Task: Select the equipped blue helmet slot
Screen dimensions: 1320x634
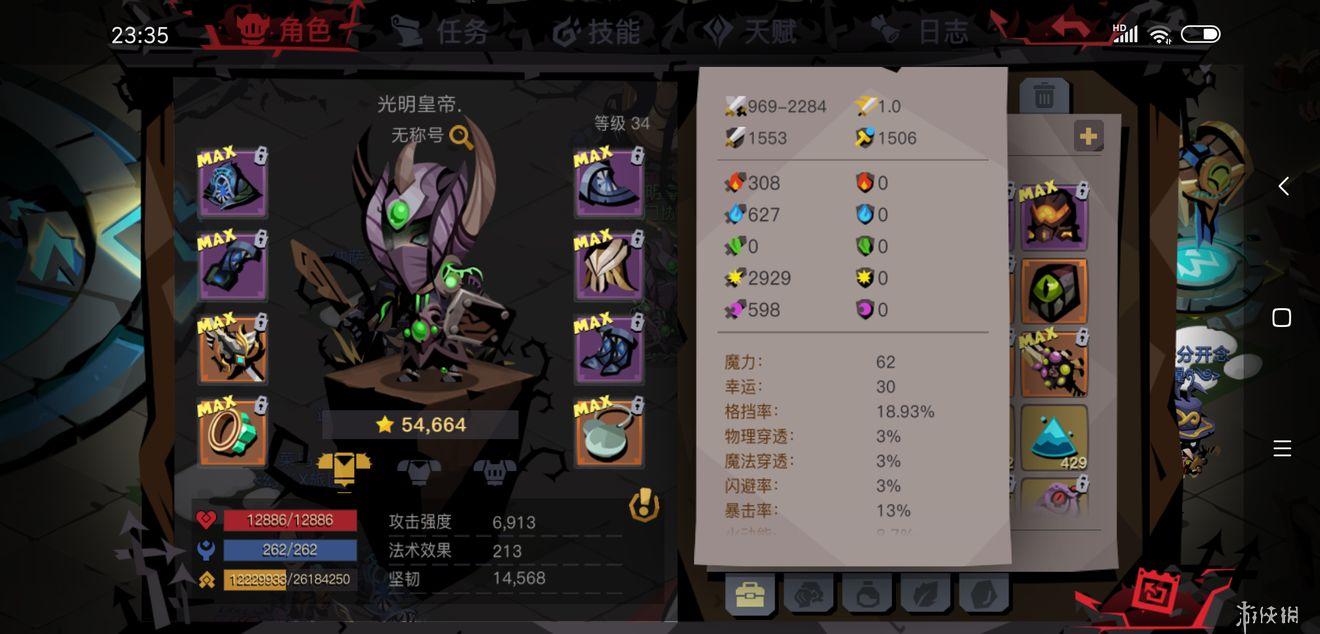Action: [231, 184]
